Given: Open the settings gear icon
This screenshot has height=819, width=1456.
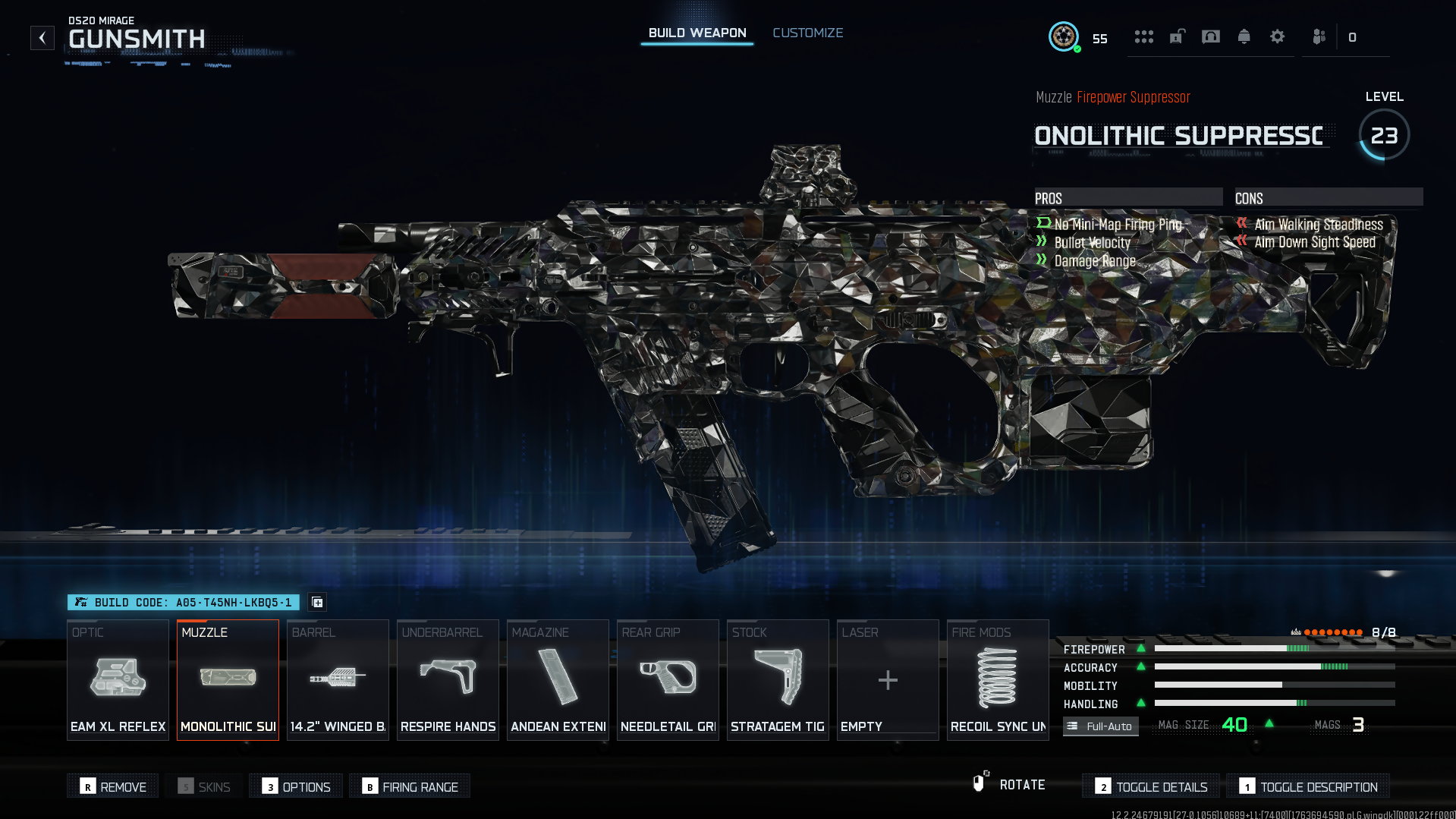Looking at the screenshot, I should tap(1277, 36).
